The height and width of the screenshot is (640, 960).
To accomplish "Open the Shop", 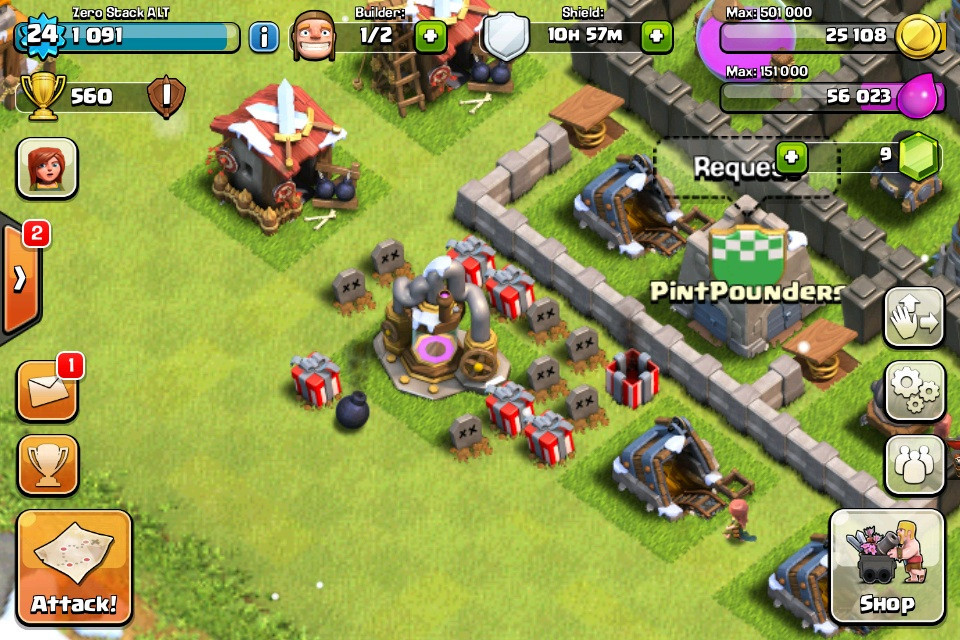I will point(887,567).
